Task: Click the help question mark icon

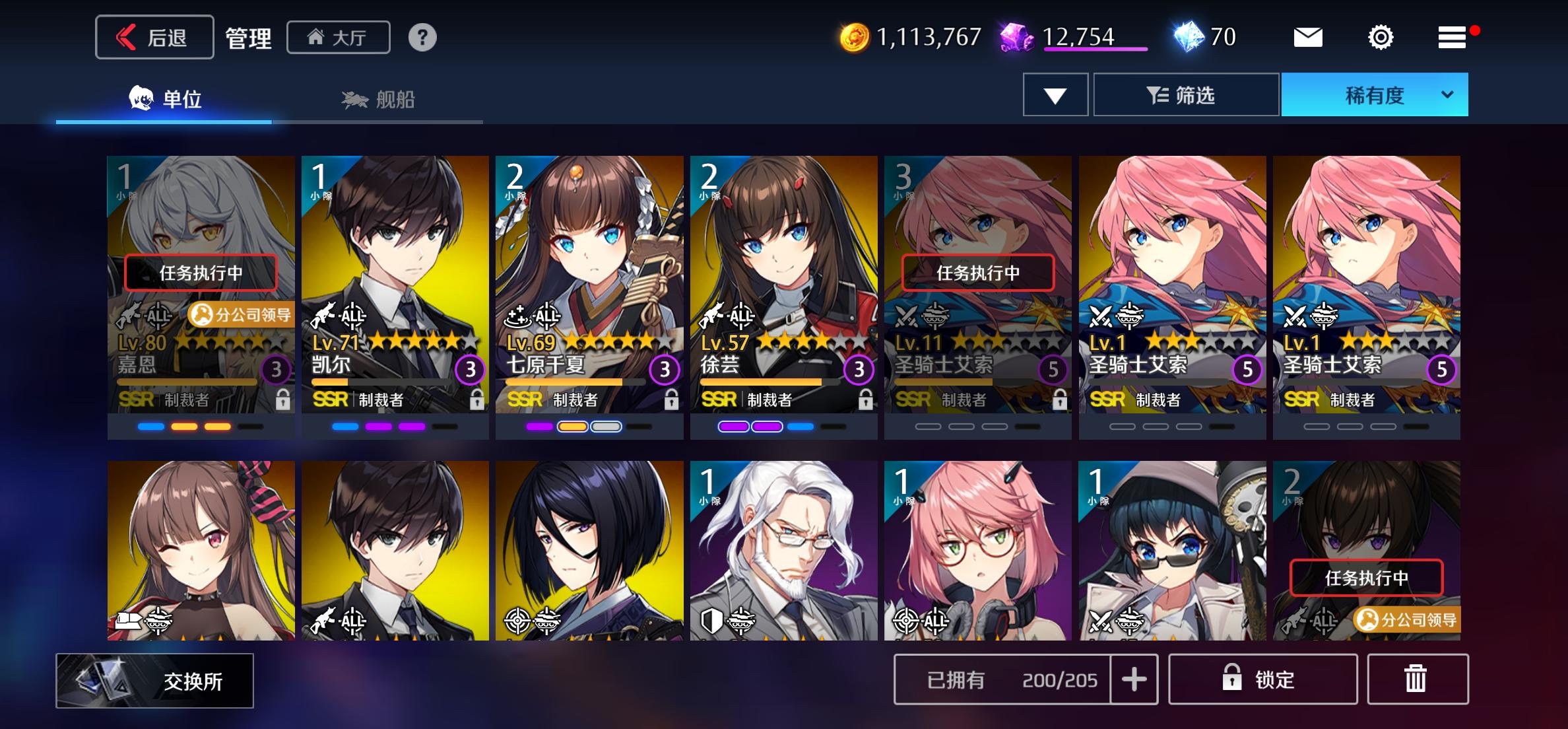Action: pyautogui.click(x=422, y=38)
